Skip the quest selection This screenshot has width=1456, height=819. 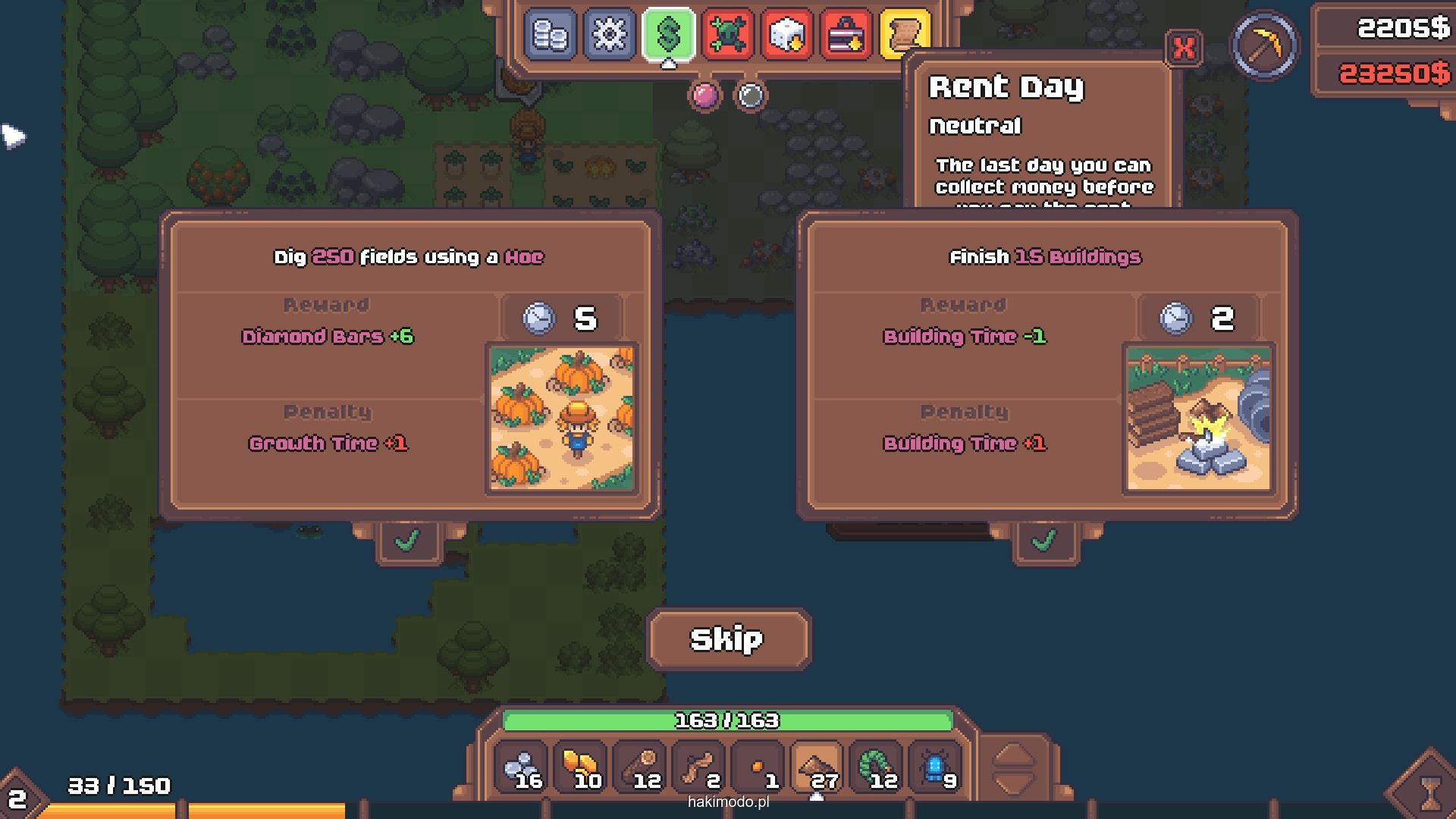click(727, 639)
